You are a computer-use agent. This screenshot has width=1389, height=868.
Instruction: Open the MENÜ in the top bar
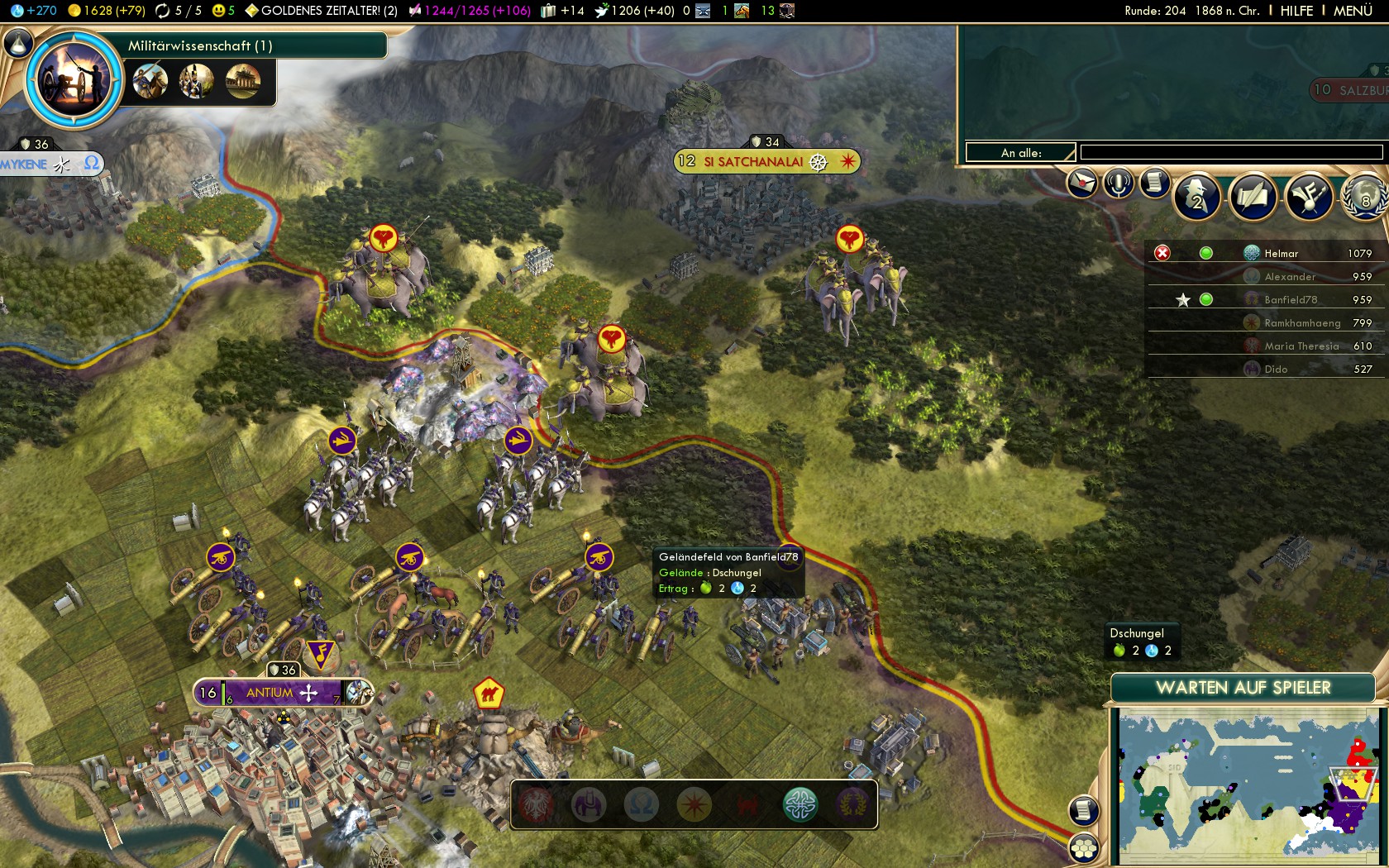pos(1353,11)
